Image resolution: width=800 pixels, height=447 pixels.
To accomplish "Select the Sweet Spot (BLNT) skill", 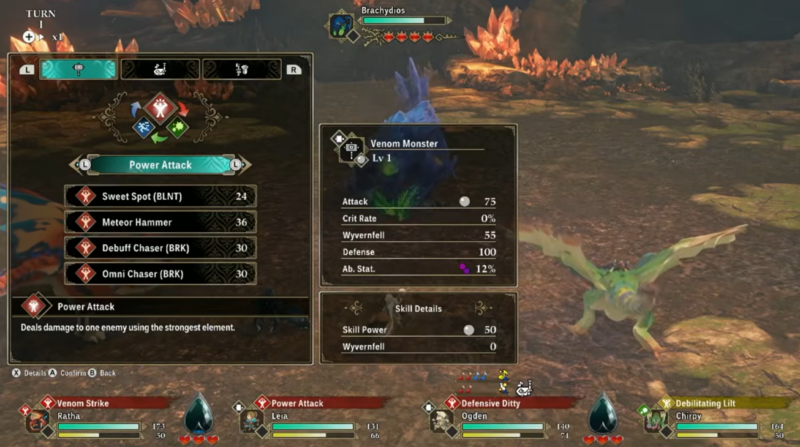I will coord(160,196).
